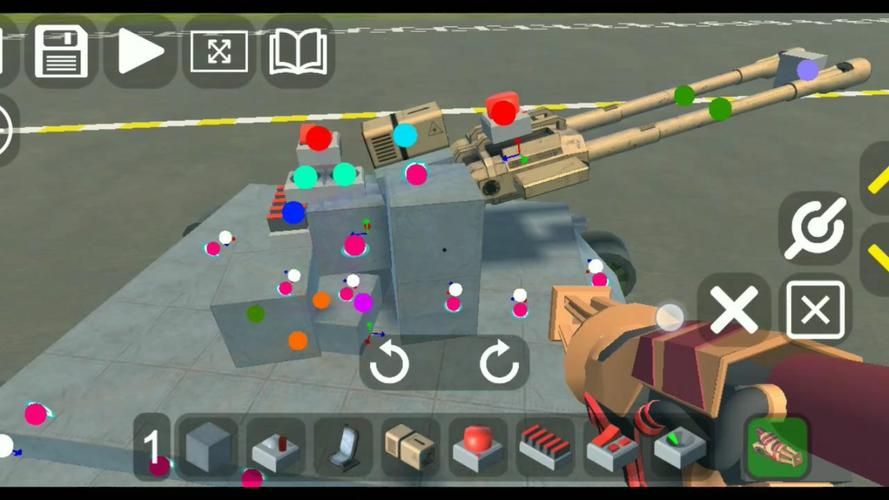889x500 pixels.
Task: Start play mode with the play triangle
Action: point(141,51)
